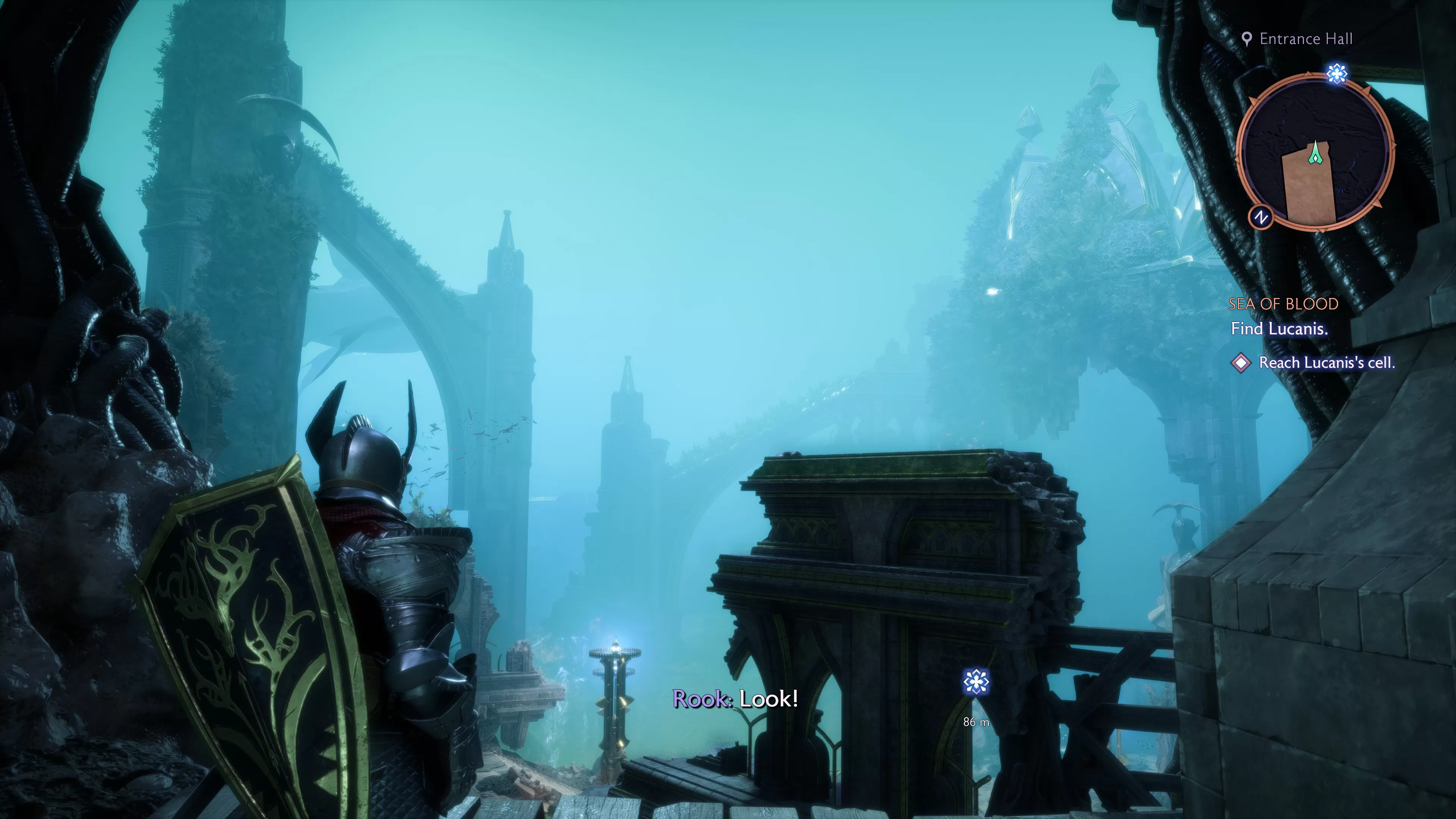Click the 86 m objective waypoint marker
This screenshot has height=819, width=1456.
pyautogui.click(x=976, y=682)
